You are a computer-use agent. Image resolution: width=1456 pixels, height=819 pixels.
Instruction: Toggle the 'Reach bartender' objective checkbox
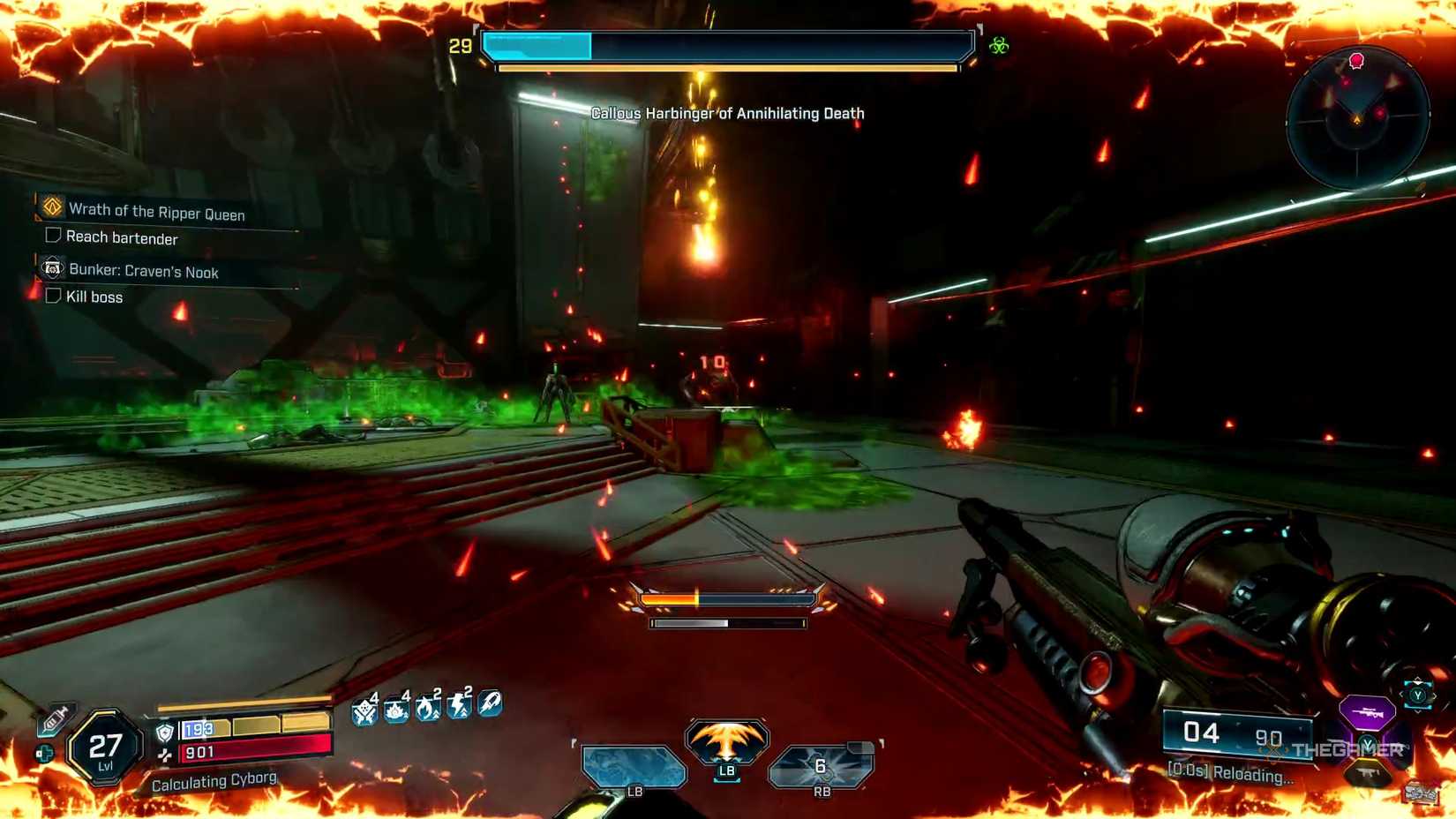click(53, 236)
